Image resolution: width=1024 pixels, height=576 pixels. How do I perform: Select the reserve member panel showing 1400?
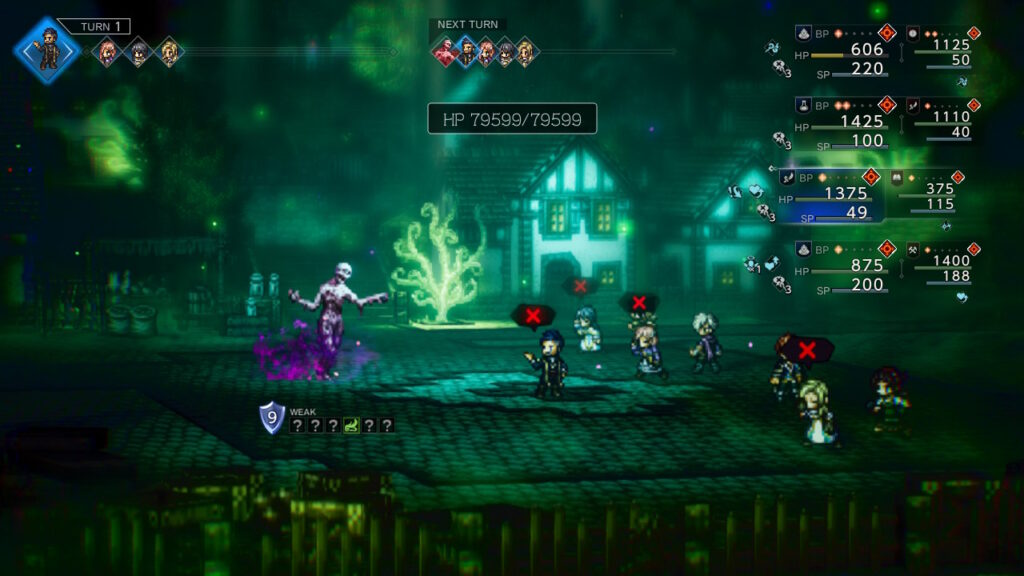942,267
